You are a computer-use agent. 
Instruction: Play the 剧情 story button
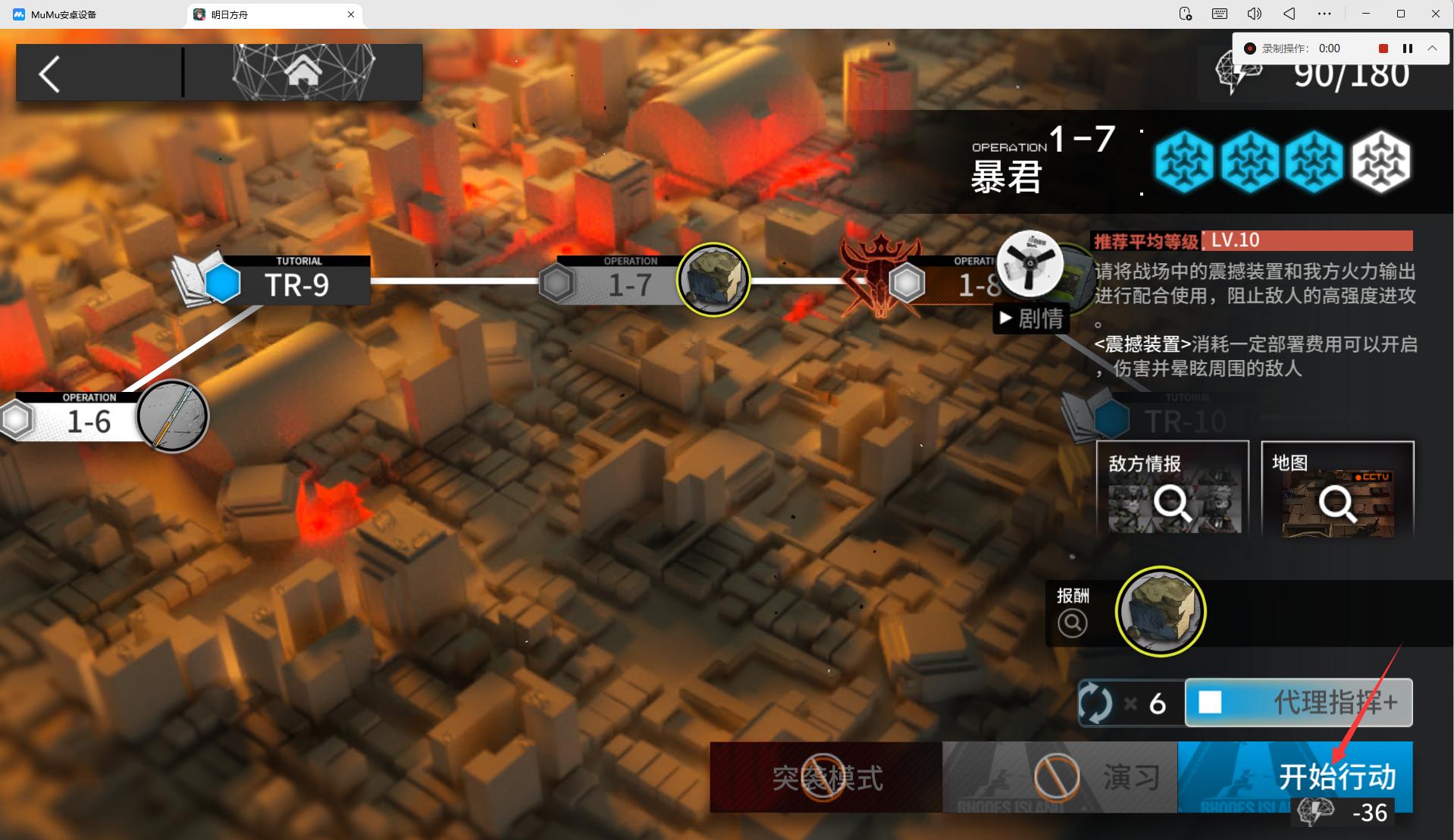1031,319
